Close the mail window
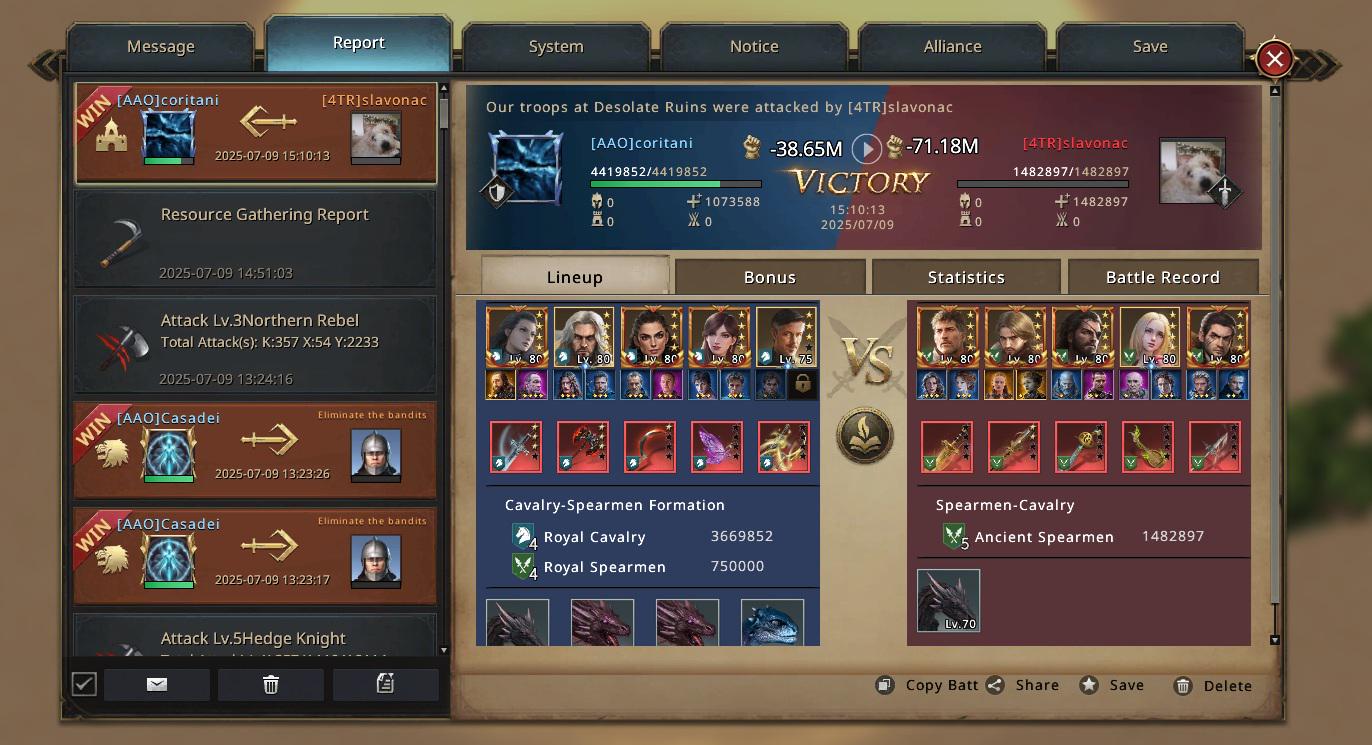1372x745 pixels. [x=1274, y=59]
